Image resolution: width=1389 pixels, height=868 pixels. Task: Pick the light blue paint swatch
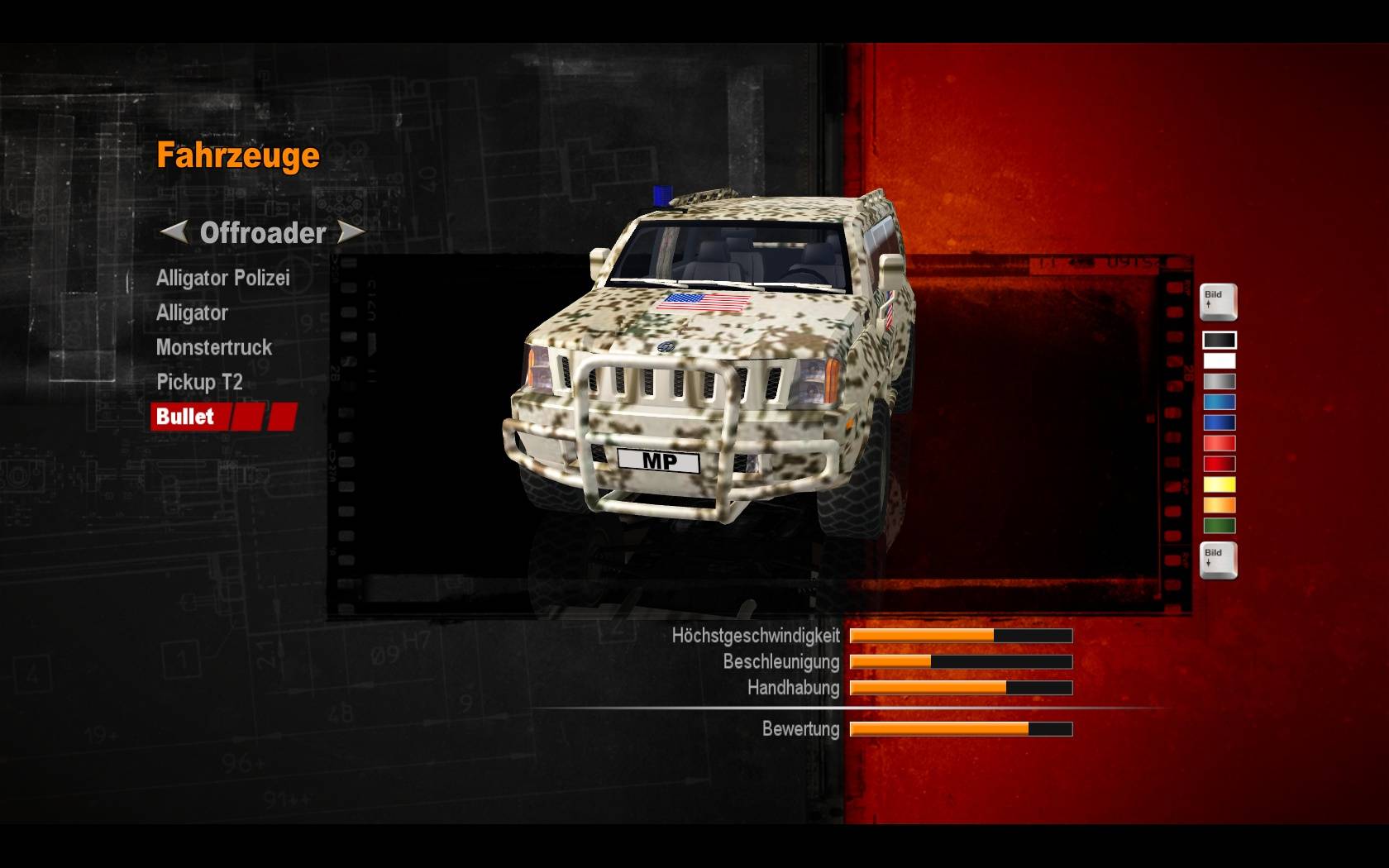[1219, 402]
